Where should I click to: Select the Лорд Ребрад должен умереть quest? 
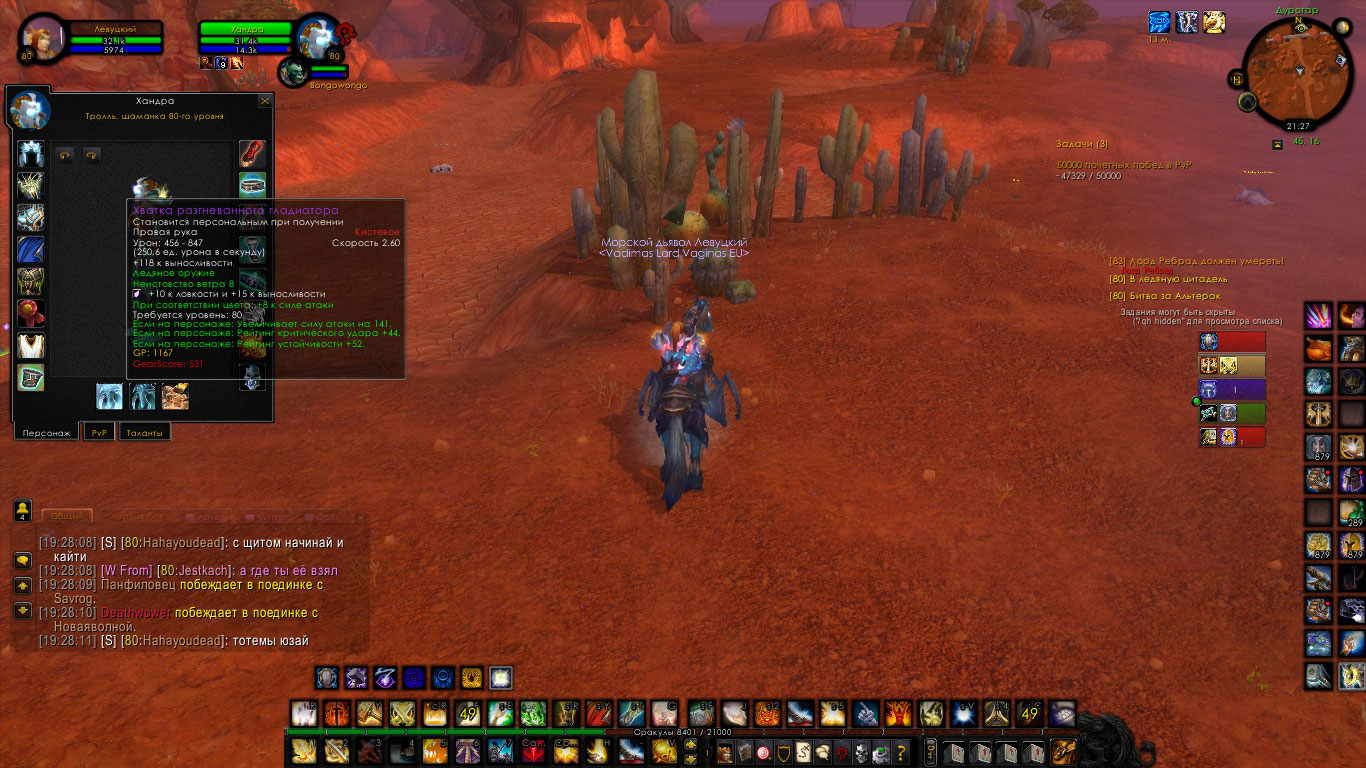pyautogui.click(x=1196, y=261)
